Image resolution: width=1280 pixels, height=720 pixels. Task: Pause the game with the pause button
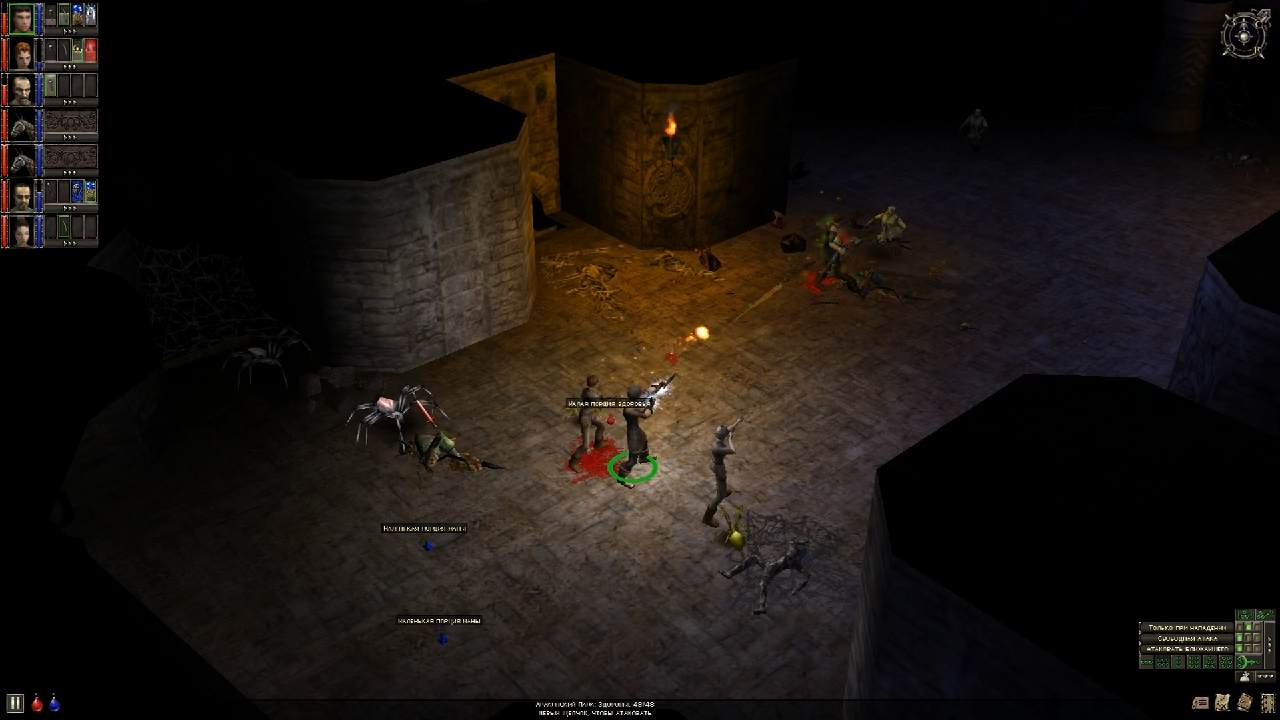tap(15, 703)
